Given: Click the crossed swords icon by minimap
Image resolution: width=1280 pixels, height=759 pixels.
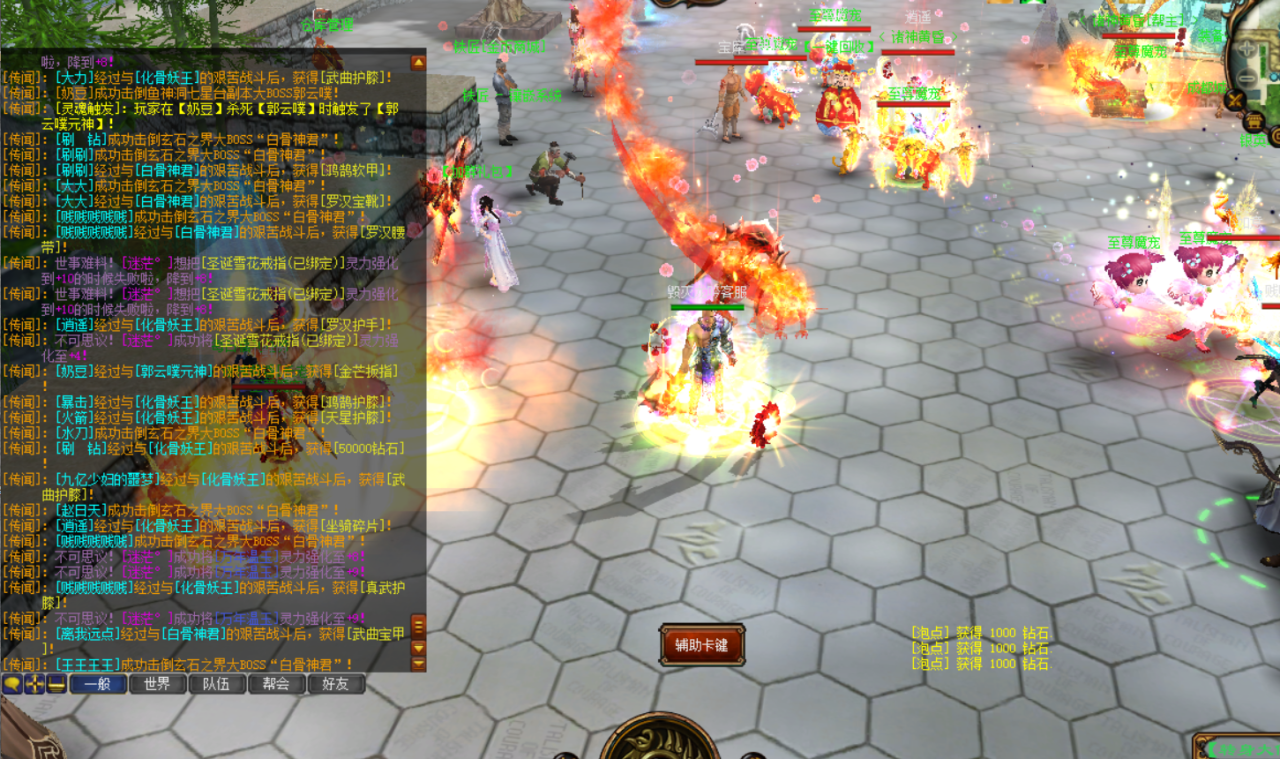Looking at the screenshot, I should coord(1236,99).
